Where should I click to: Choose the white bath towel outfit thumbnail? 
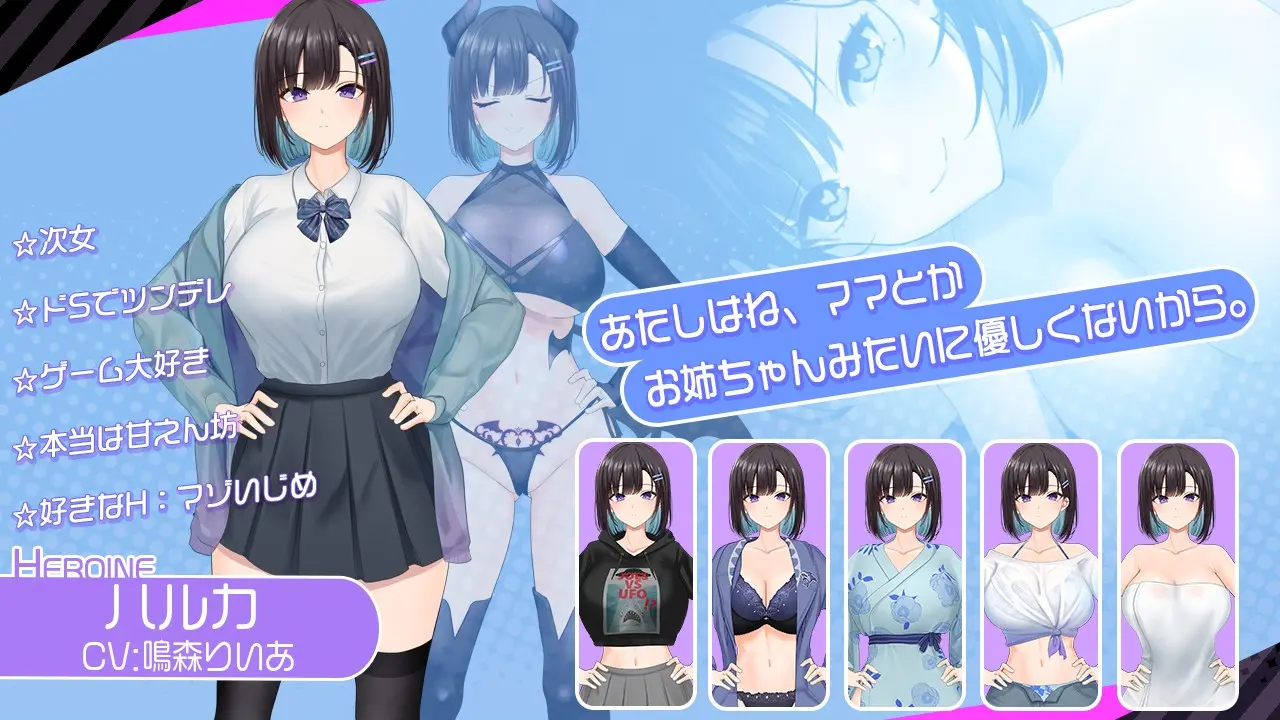pos(1177,573)
